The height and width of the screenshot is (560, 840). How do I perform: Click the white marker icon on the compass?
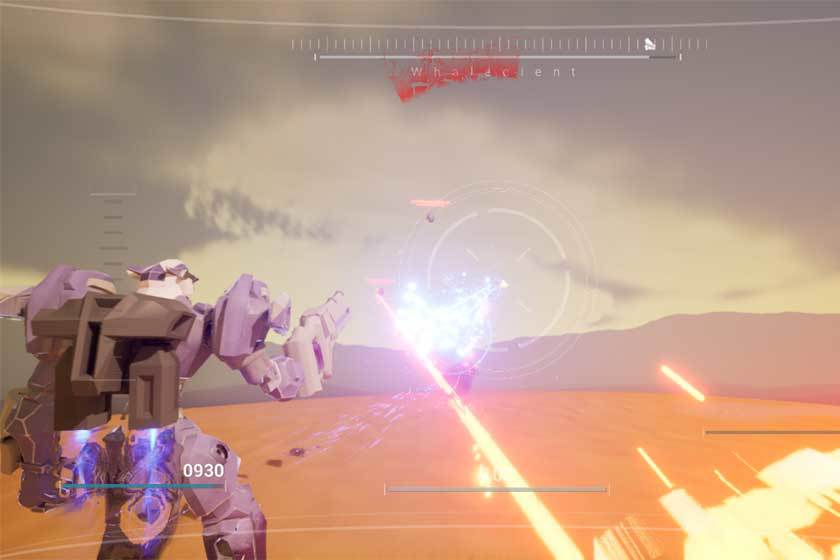click(649, 44)
